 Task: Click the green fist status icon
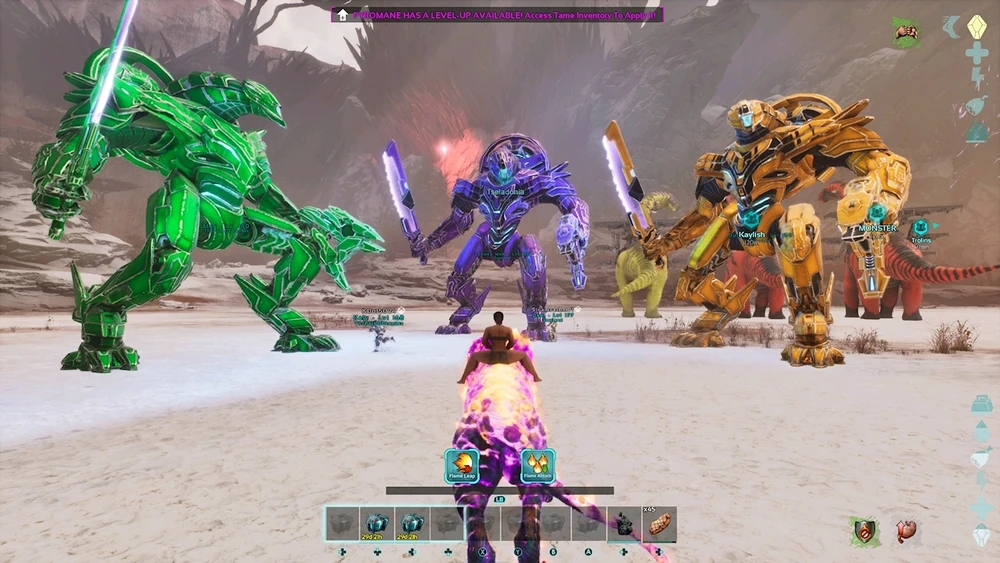pyautogui.click(x=907, y=32)
